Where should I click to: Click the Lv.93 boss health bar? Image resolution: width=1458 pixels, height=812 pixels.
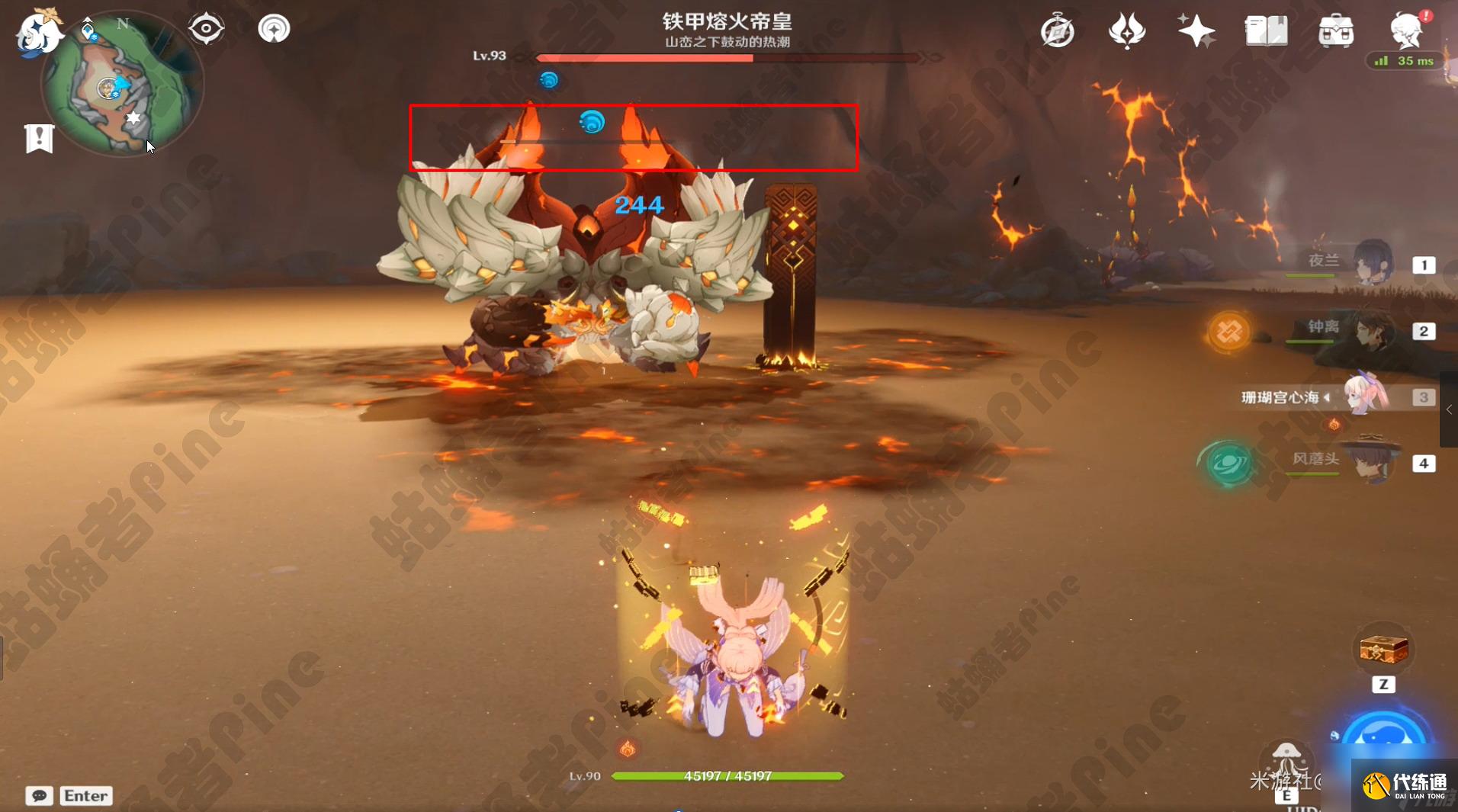[x=724, y=57]
